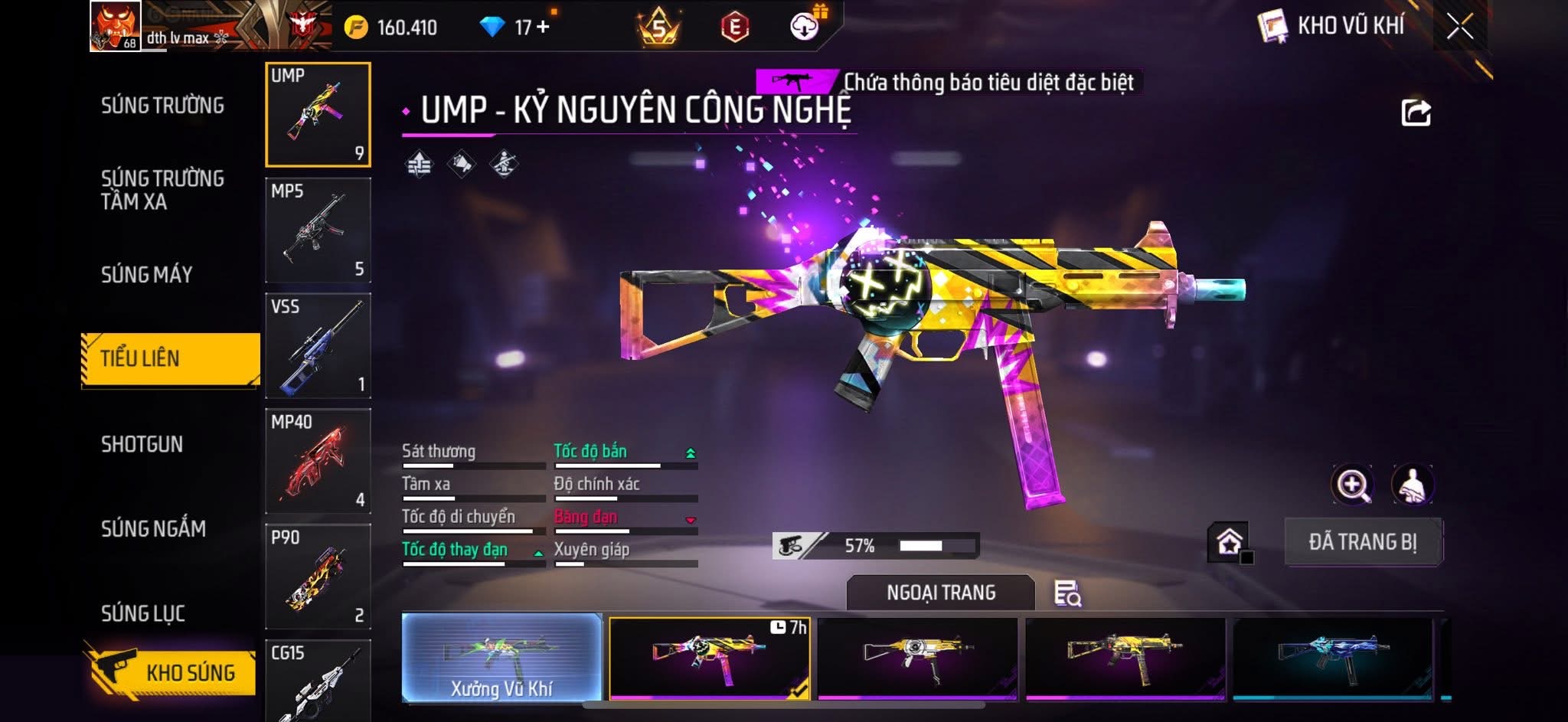Switch to Súng Lục category

[x=143, y=613]
